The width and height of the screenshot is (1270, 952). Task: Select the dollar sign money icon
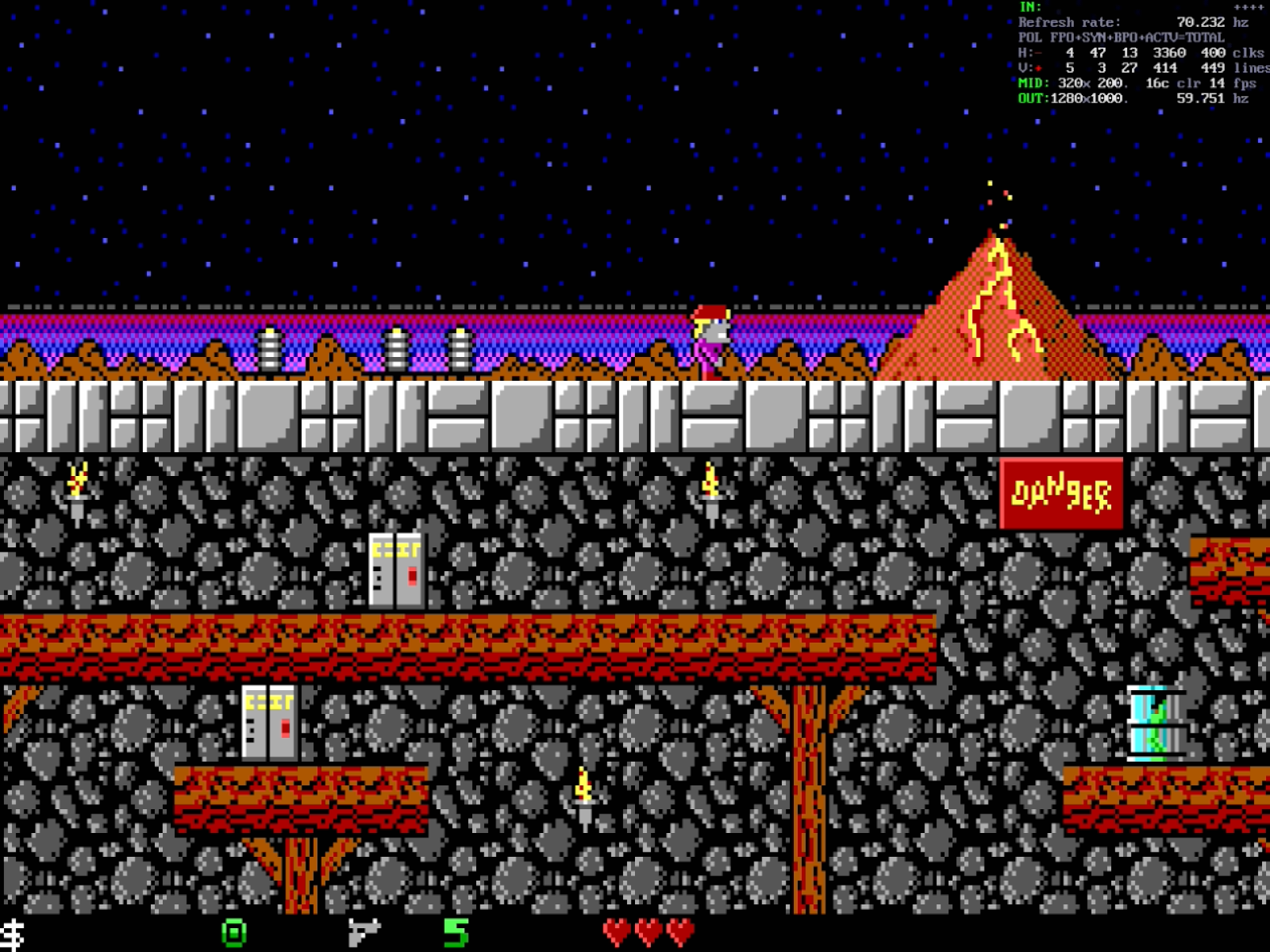13,934
